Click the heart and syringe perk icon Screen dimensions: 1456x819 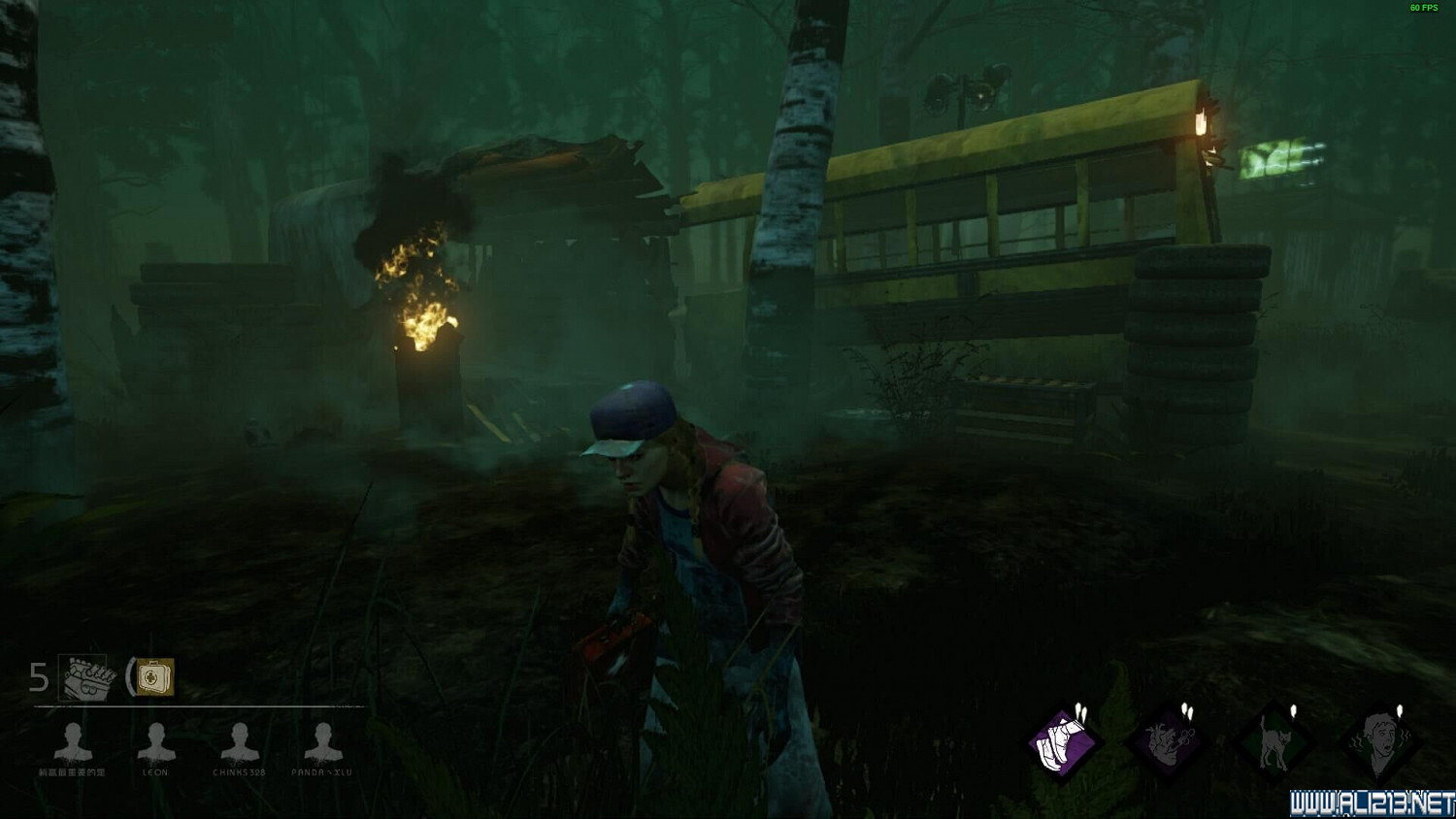1168,744
